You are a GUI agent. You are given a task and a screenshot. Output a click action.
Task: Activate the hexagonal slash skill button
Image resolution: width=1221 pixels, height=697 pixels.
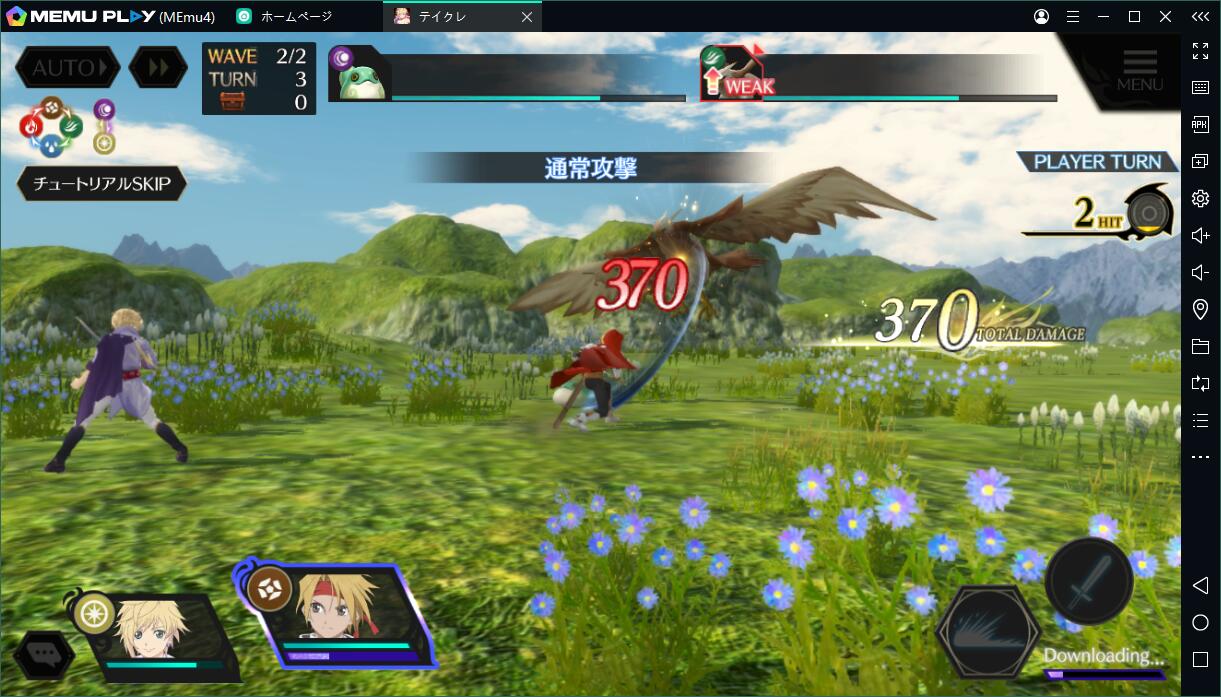988,632
